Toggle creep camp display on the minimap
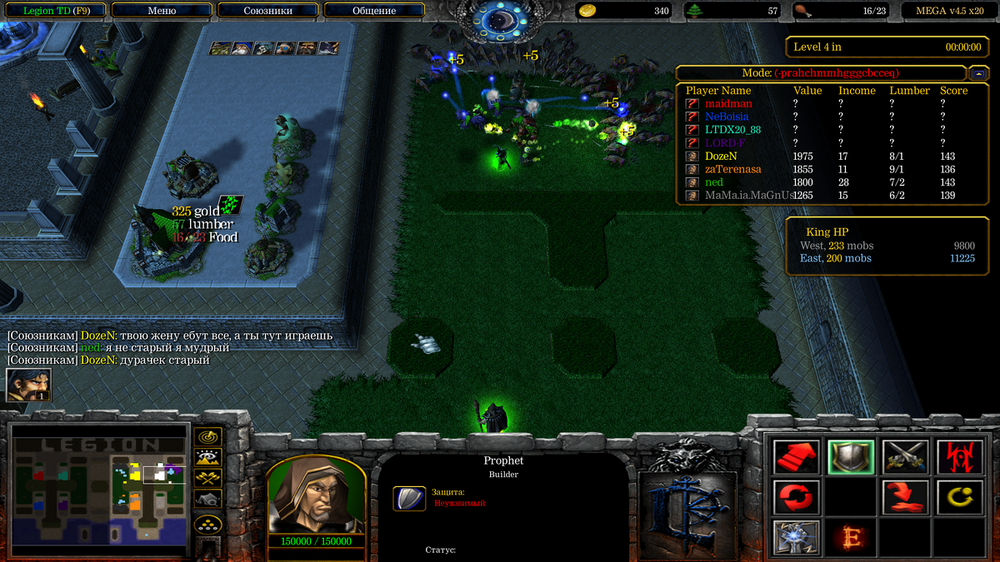Screen dimensions: 1000x562 pyautogui.click(x=208, y=500)
